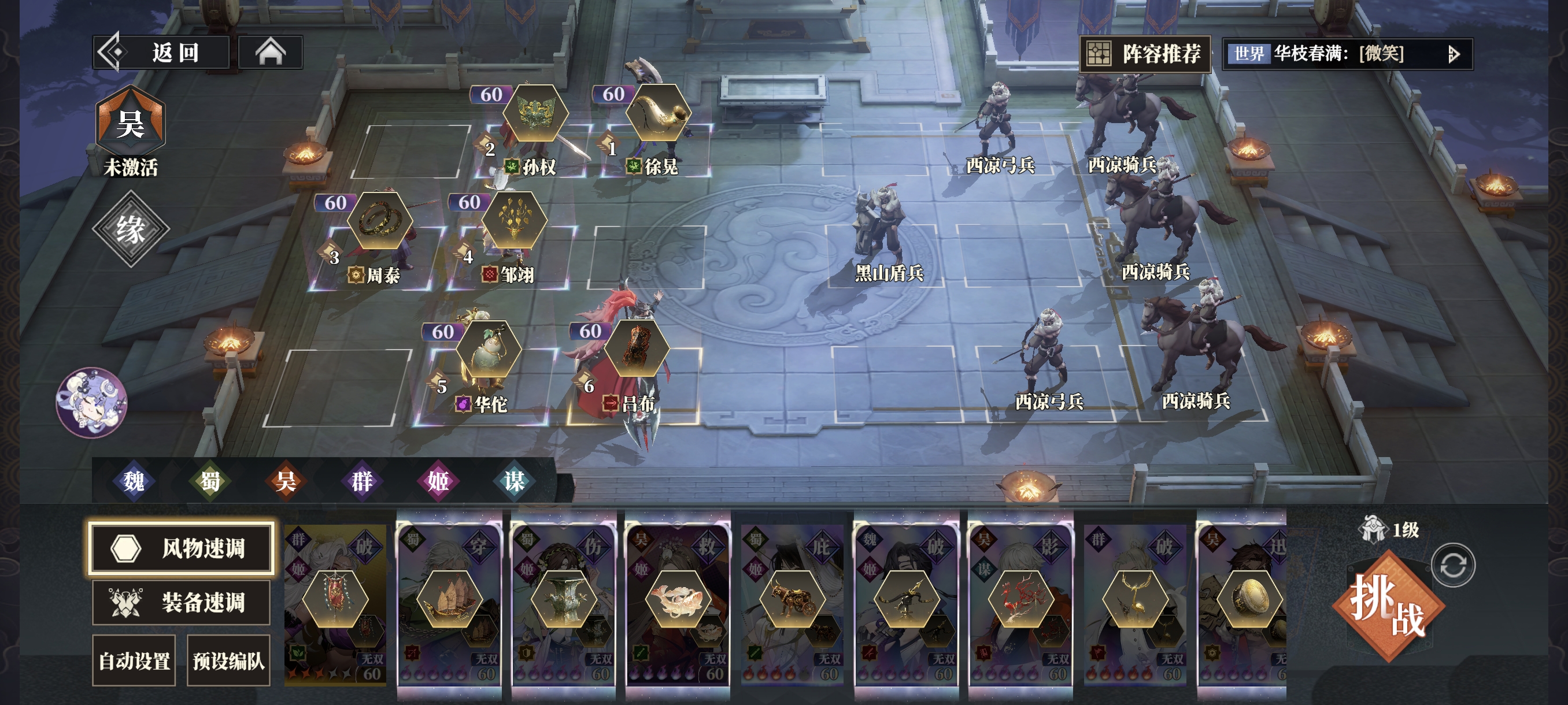The width and height of the screenshot is (1568, 705).
Task: Click the circular refresh arrows button
Action: 1453,565
